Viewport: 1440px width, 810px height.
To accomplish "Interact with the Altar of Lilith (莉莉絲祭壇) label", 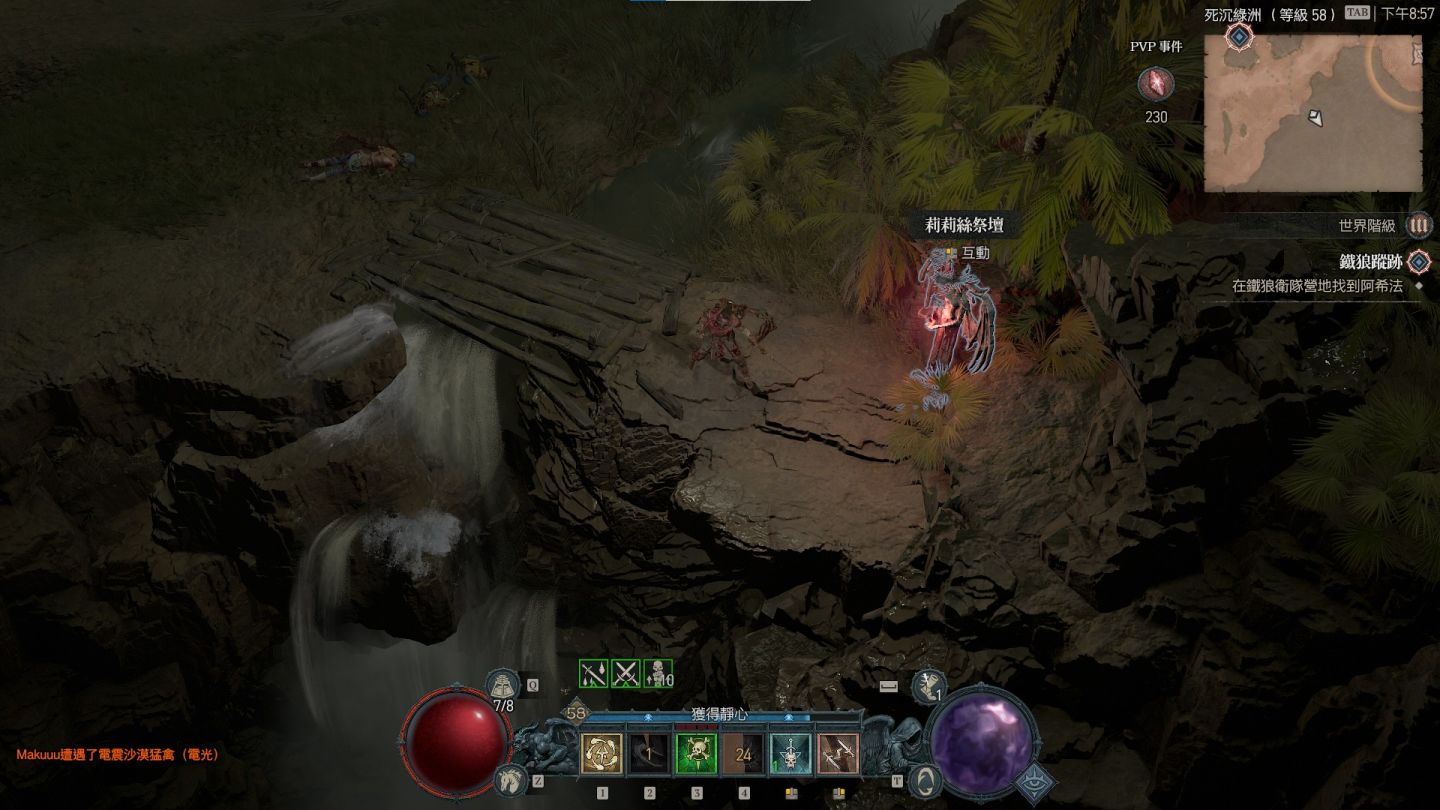I will pos(963,226).
